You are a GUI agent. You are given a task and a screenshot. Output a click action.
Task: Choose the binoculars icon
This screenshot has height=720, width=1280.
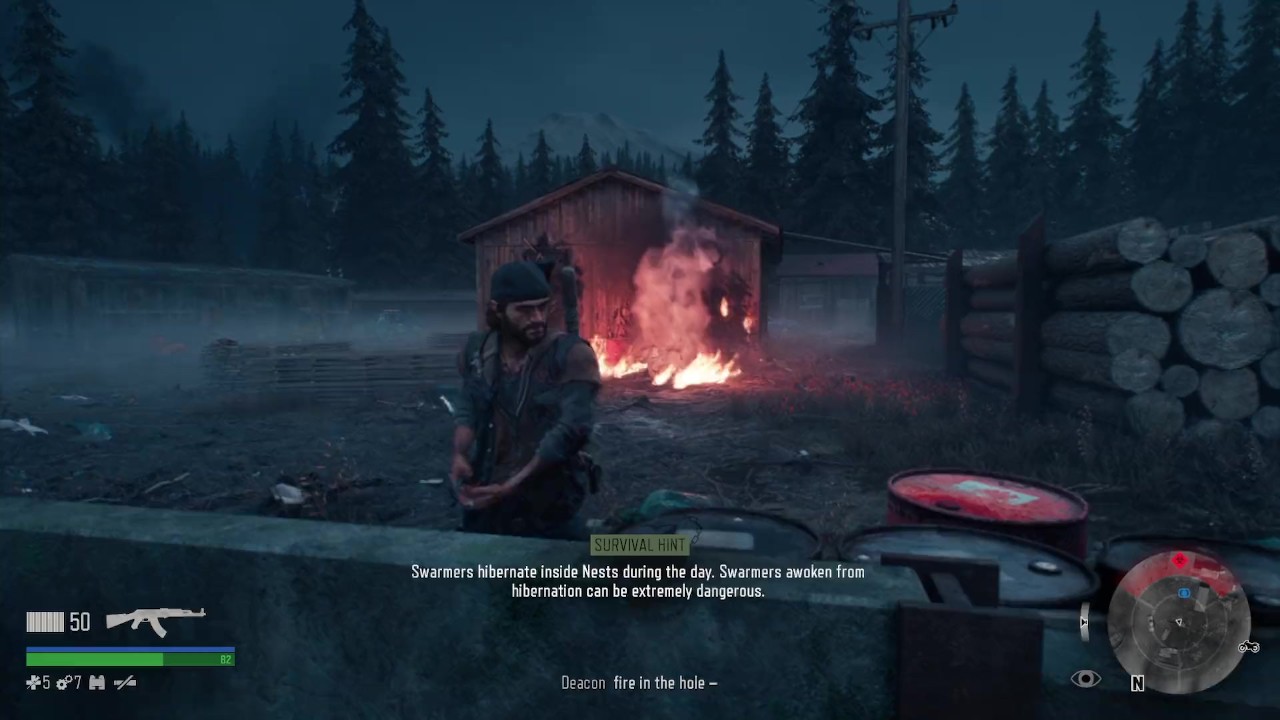click(97, 683)
